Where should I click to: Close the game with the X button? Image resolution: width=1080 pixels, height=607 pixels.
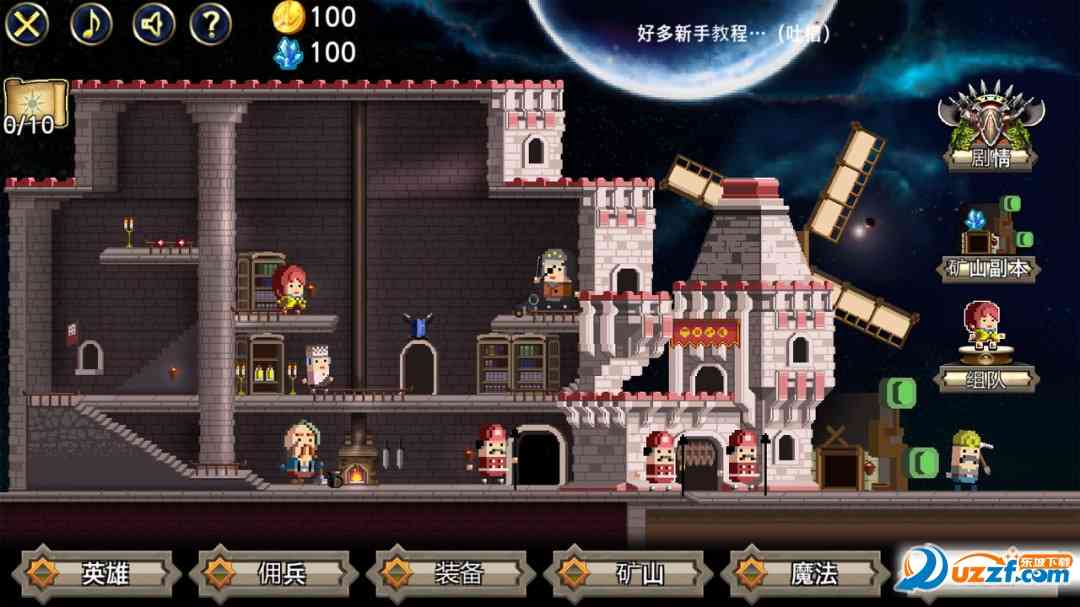coord(28,24)
